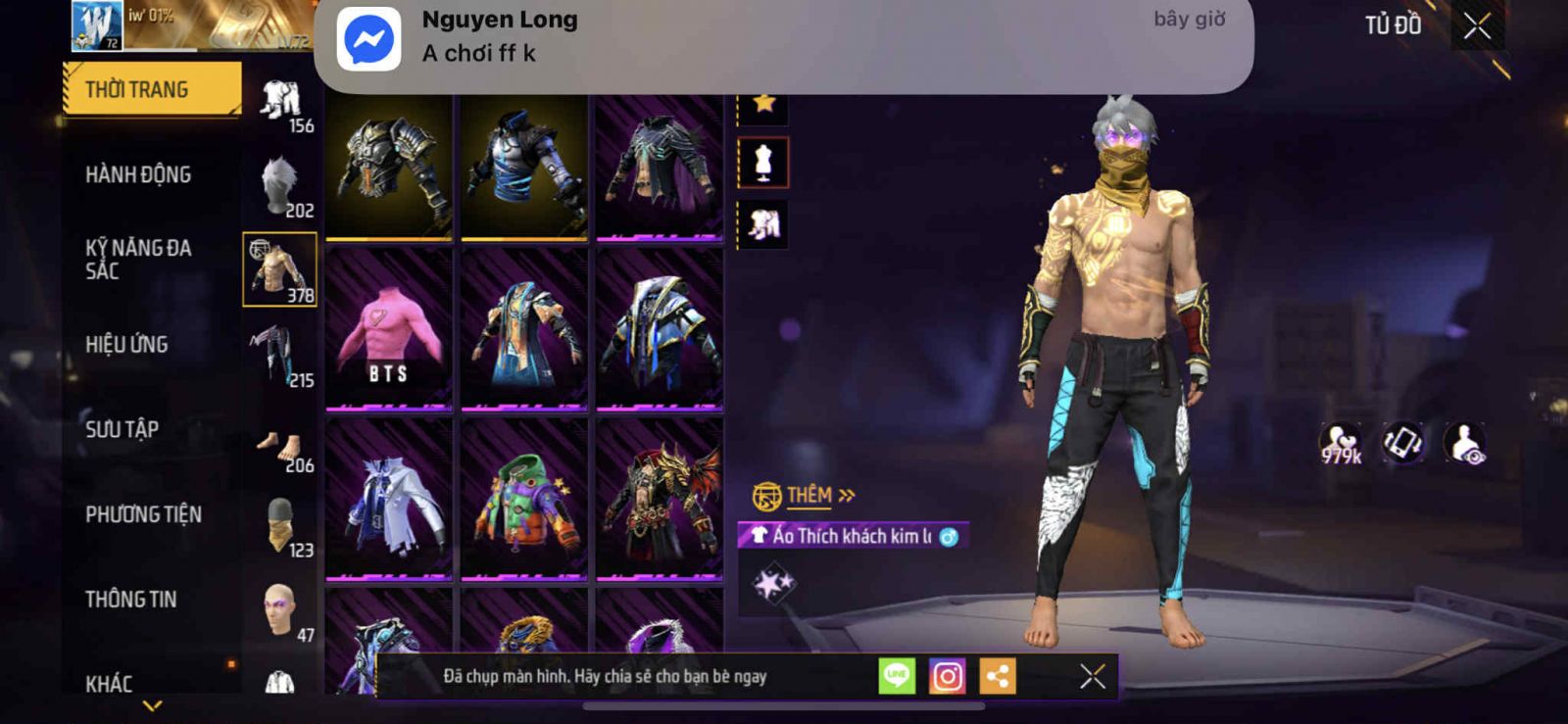Open the Messenger notification from Nguyen Long
The height and width of the screenshot is (724, 1568).
pyautogui.click(x=783, y=39)
